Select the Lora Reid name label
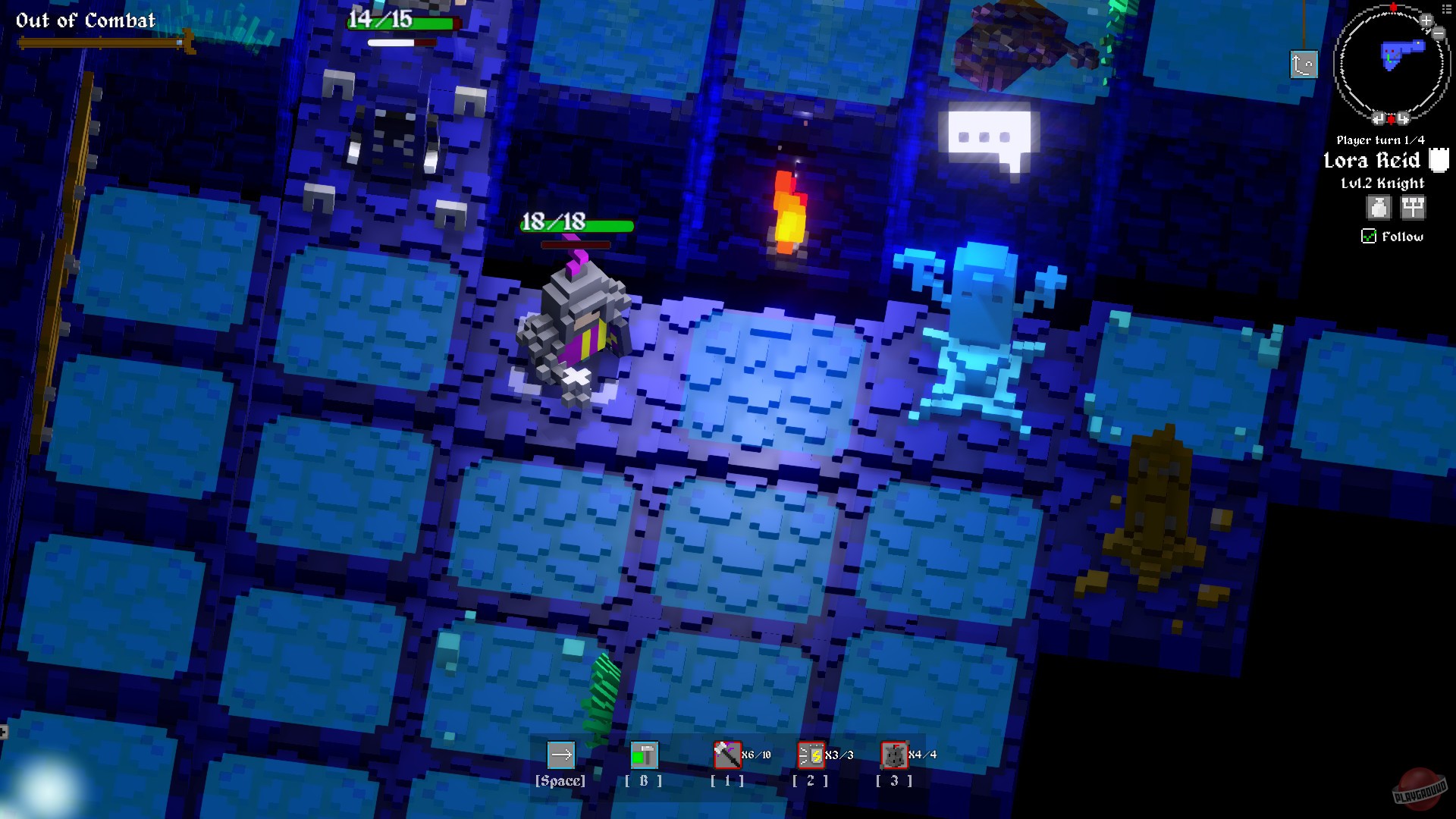 point(1373,161)
